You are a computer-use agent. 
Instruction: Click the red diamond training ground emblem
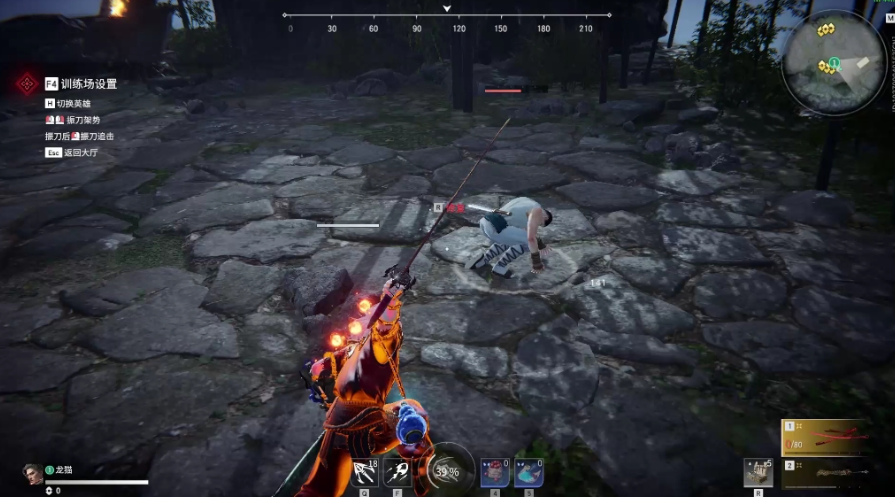(x=26, y=84)
